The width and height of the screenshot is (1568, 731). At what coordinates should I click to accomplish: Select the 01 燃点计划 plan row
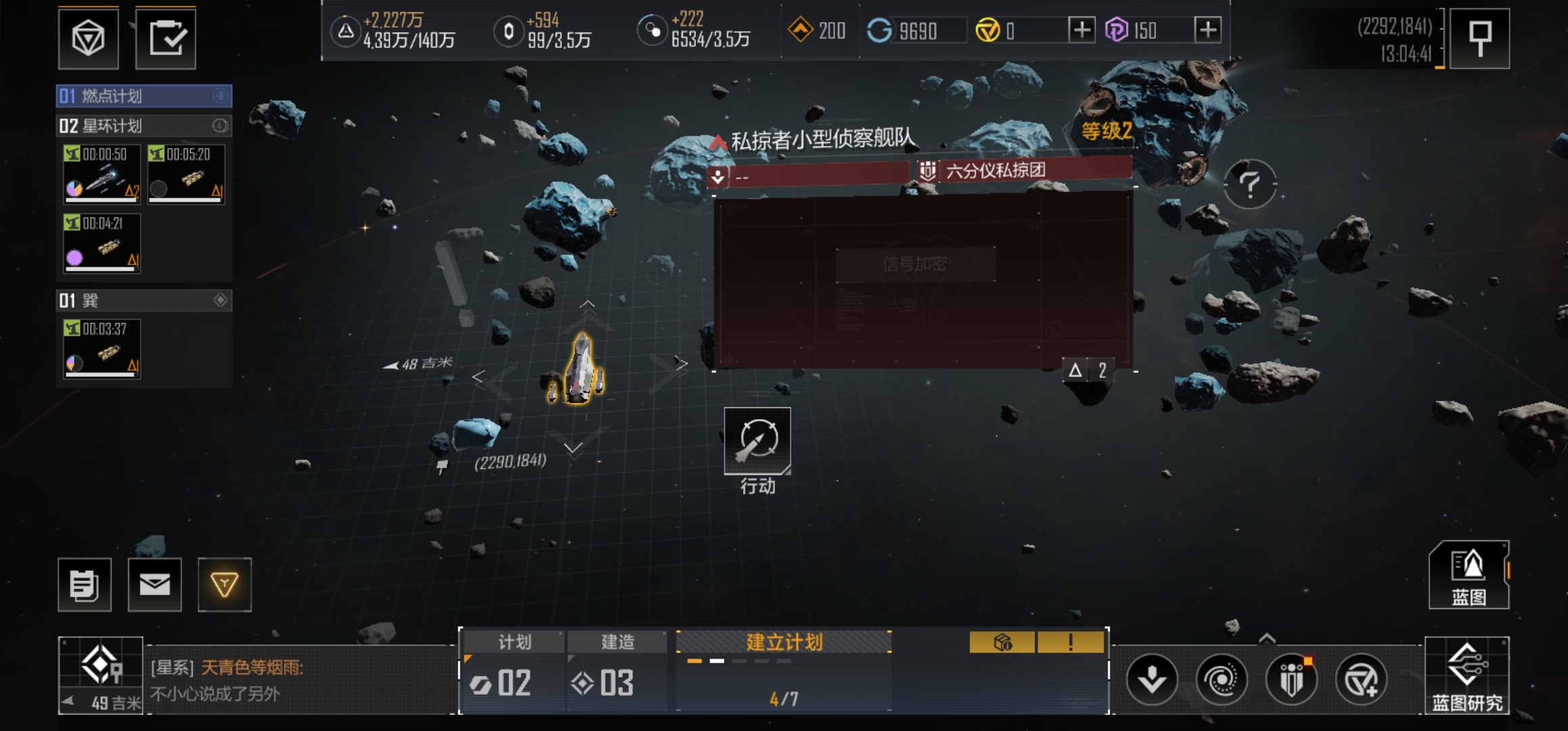pos(144,96)
